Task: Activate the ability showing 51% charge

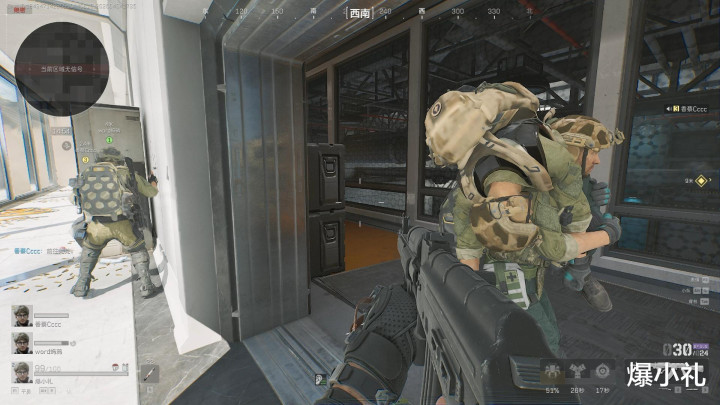Action: pyautogui.click(x=551, y=369)
